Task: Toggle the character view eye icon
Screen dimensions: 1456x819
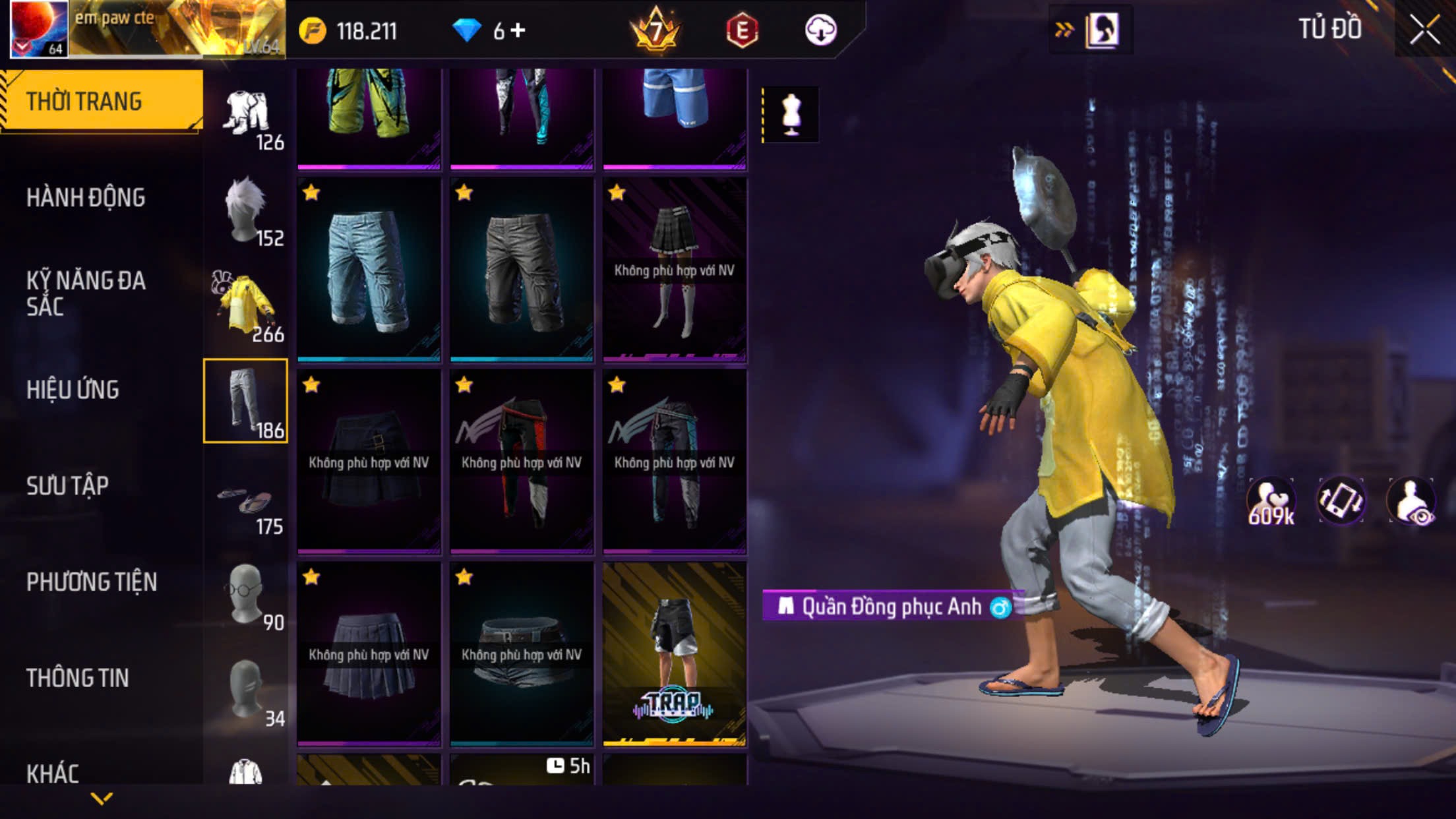Action: tap(1411, 502)
